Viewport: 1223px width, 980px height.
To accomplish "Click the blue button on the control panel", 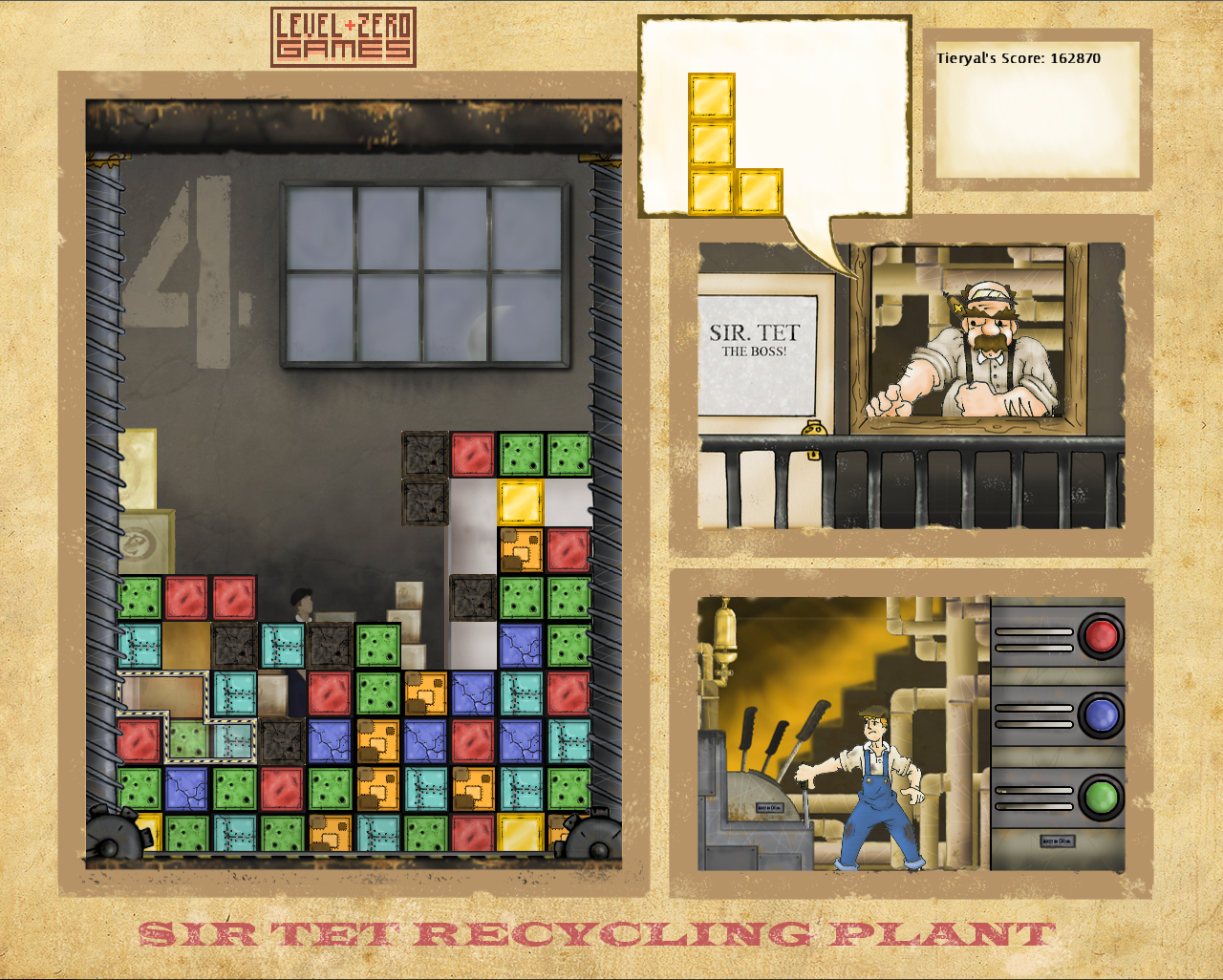I will pyautogui.click(x=1101, y=715).
